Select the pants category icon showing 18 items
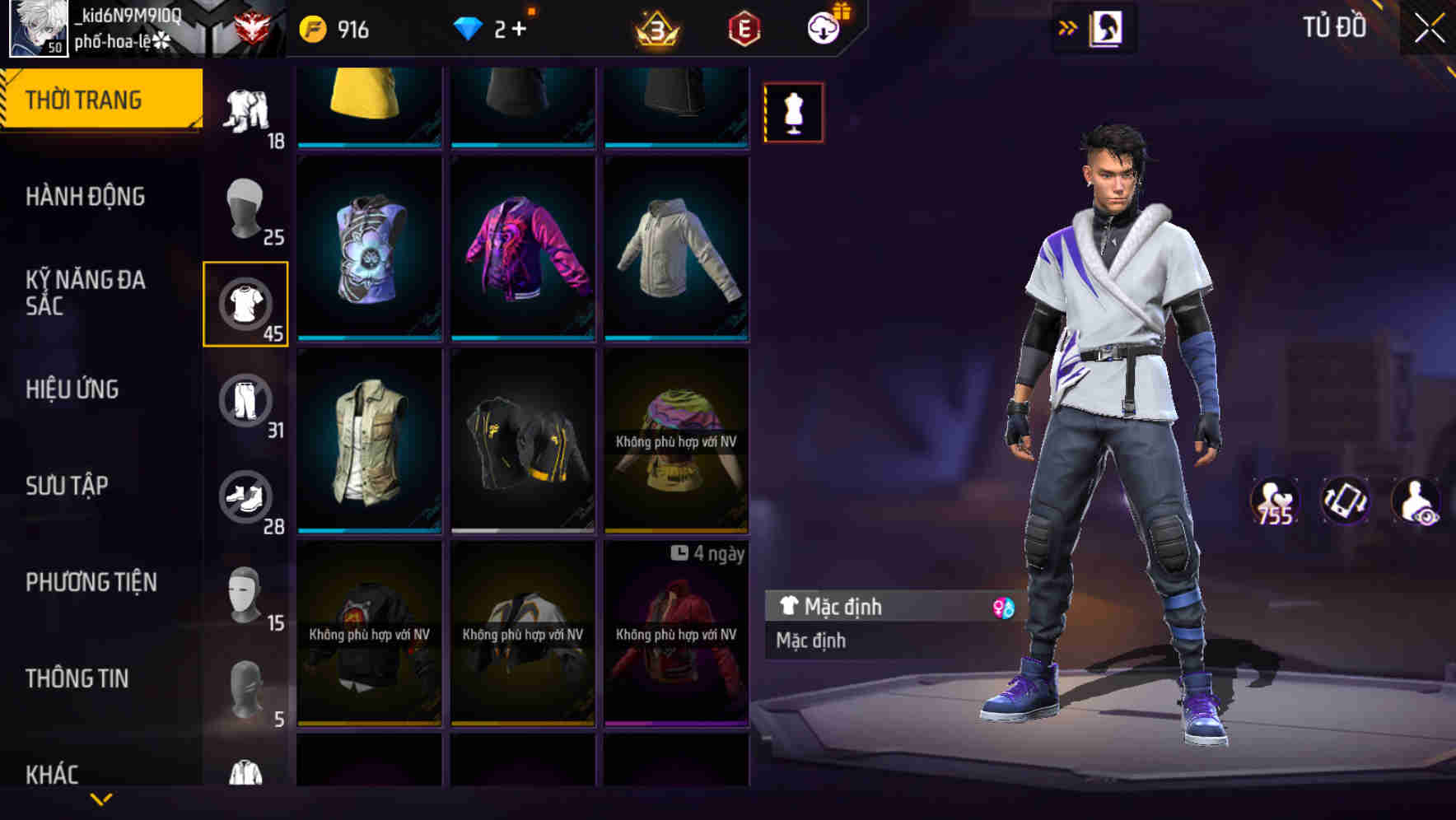Viewport: 1456px width, 820px height. click(245, 107)
